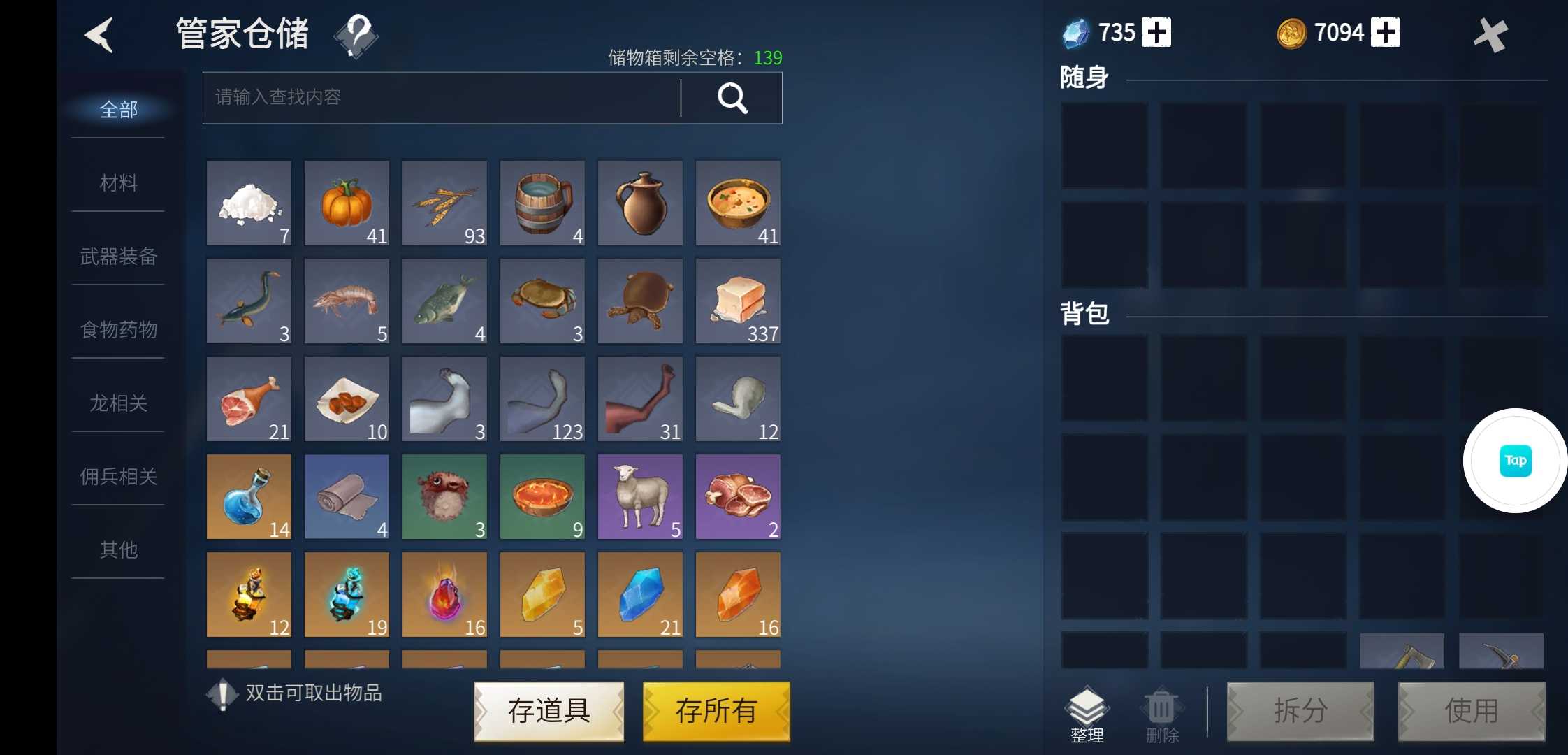The height and width of the screenshot is (755, 1568).
Task: Tap the 整理 sort icon
Action: coord(1087,708)
